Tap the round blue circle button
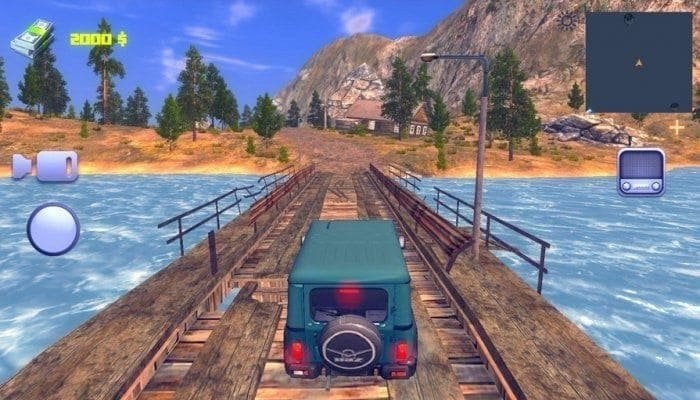Image resolution: width=700 pixels, height=400 pixels. (x=53, y=229)
